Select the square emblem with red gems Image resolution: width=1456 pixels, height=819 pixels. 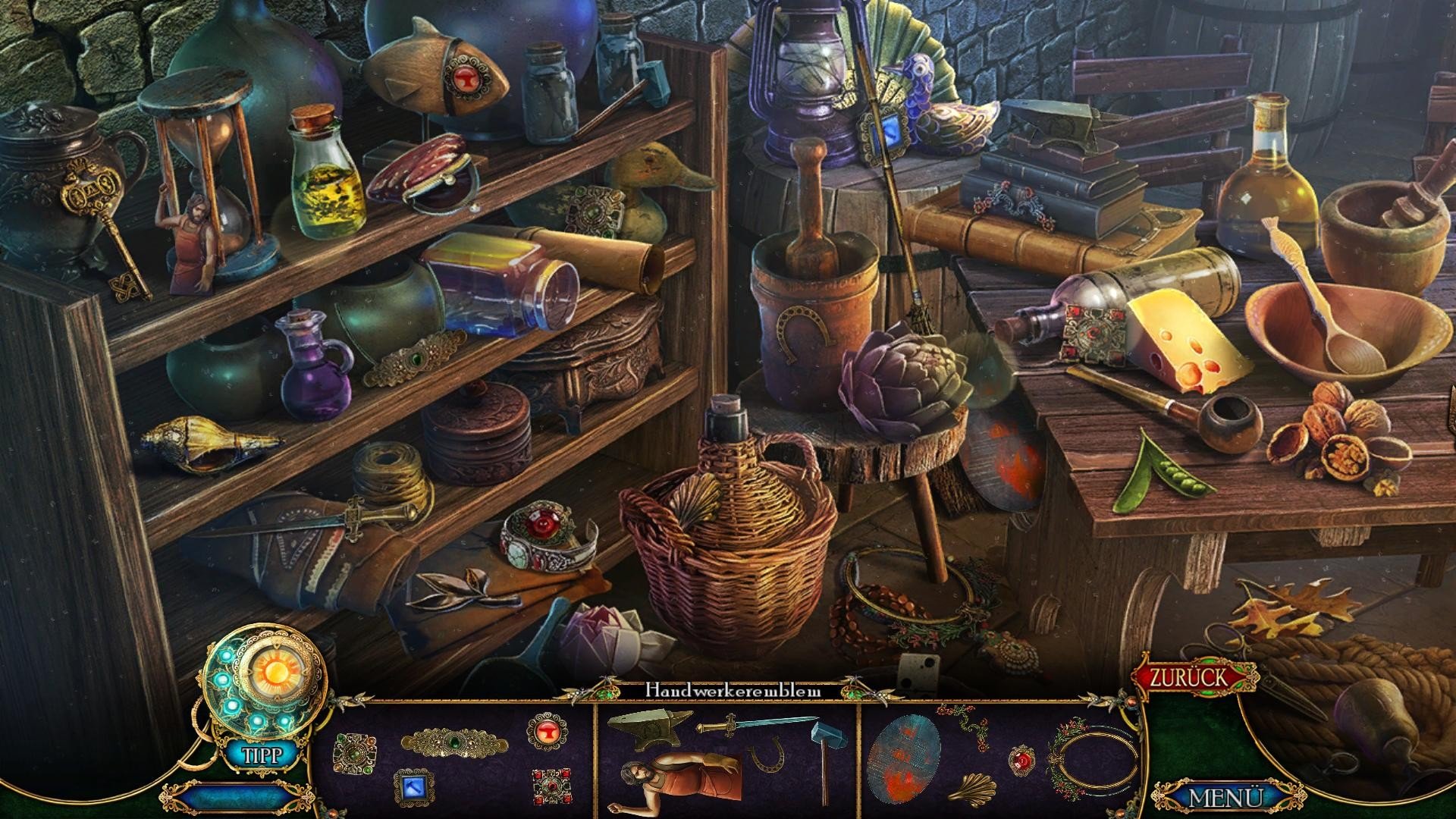551,786
